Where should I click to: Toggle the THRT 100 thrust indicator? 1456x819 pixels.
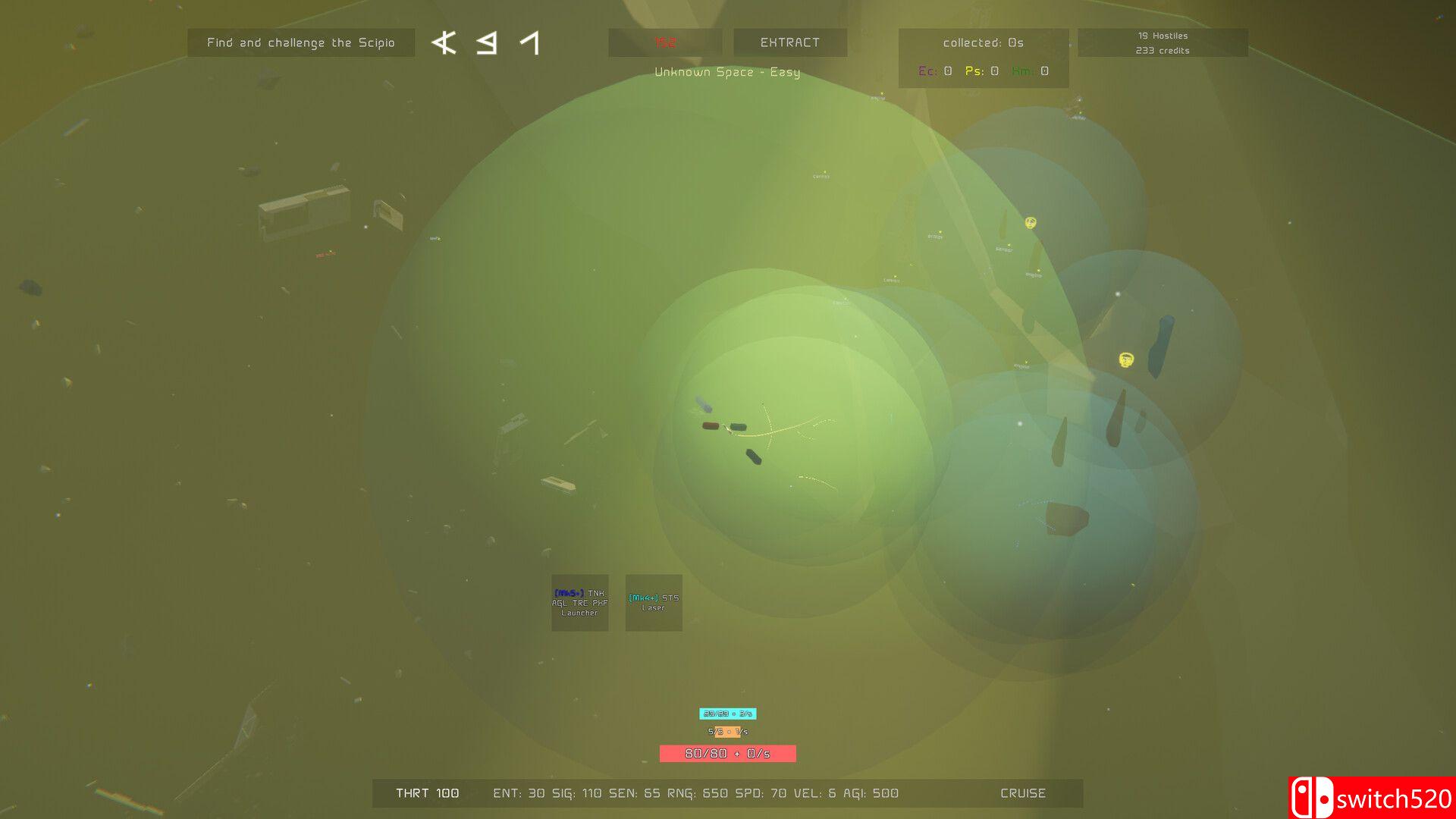[x=427, y=793]
